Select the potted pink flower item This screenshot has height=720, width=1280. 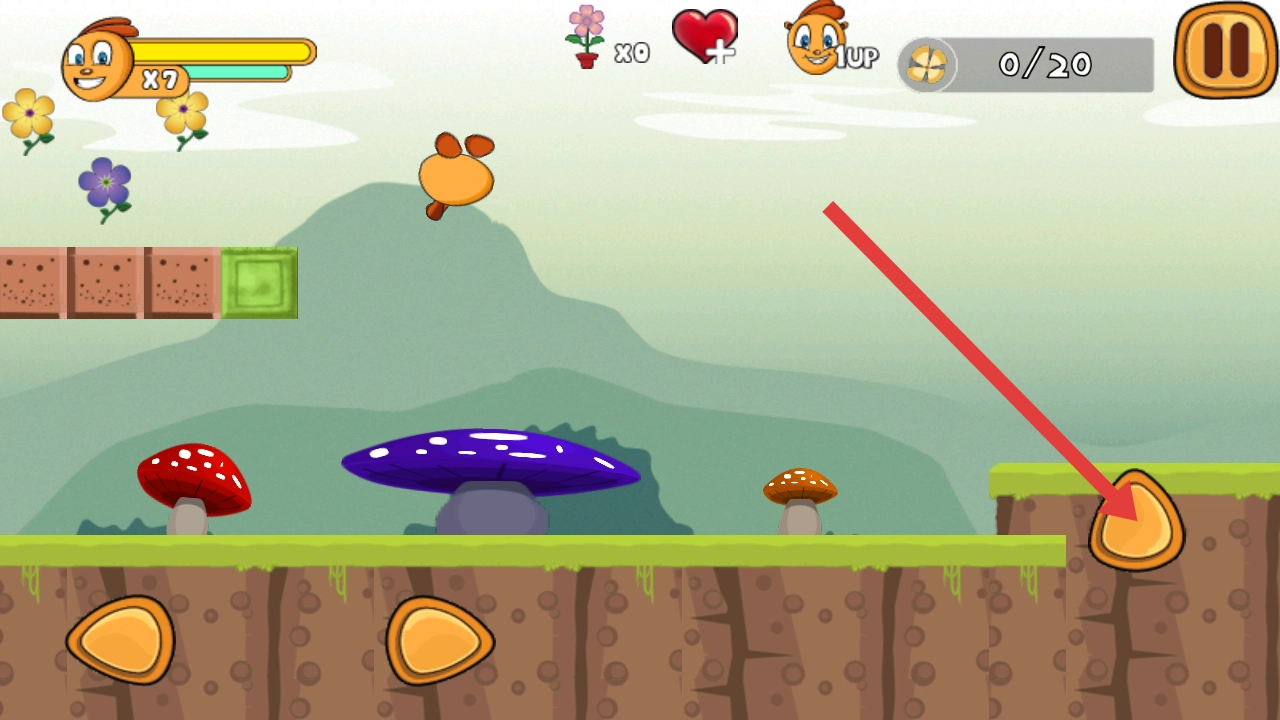[x=586, y=37]
